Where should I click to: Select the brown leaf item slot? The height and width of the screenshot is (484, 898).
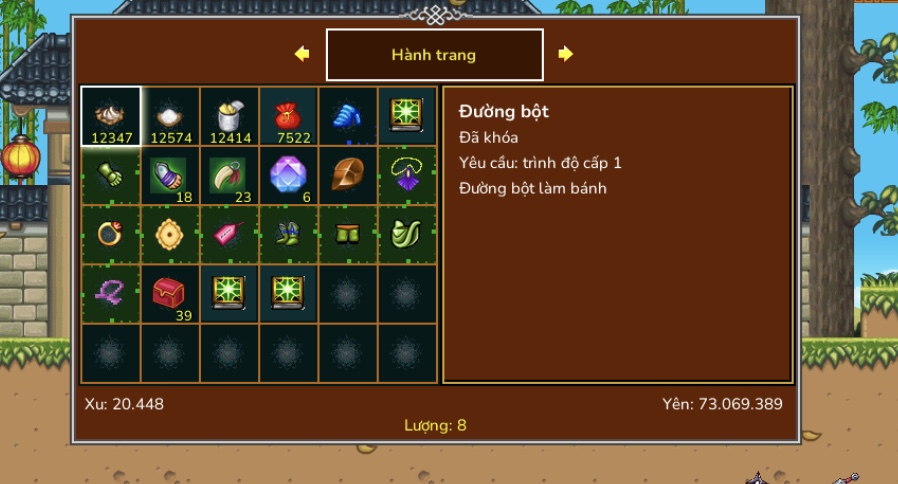348,175
